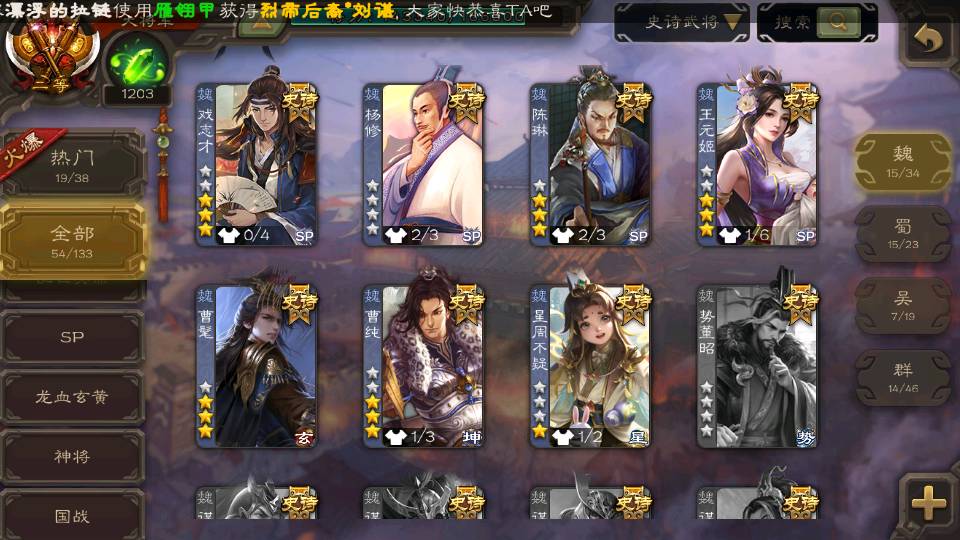Open the SP category tab
This screenshot has height=540, width=960.
point(72,337)
